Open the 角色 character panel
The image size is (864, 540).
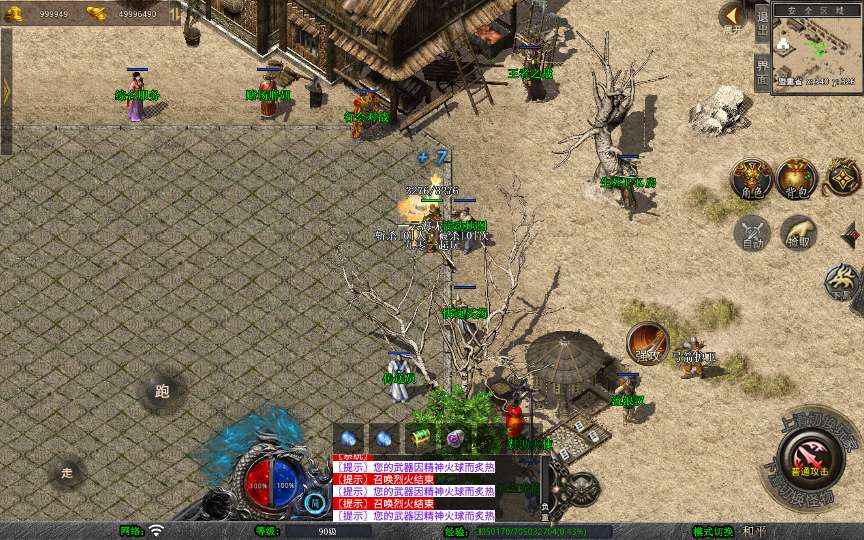pos(751,178)
